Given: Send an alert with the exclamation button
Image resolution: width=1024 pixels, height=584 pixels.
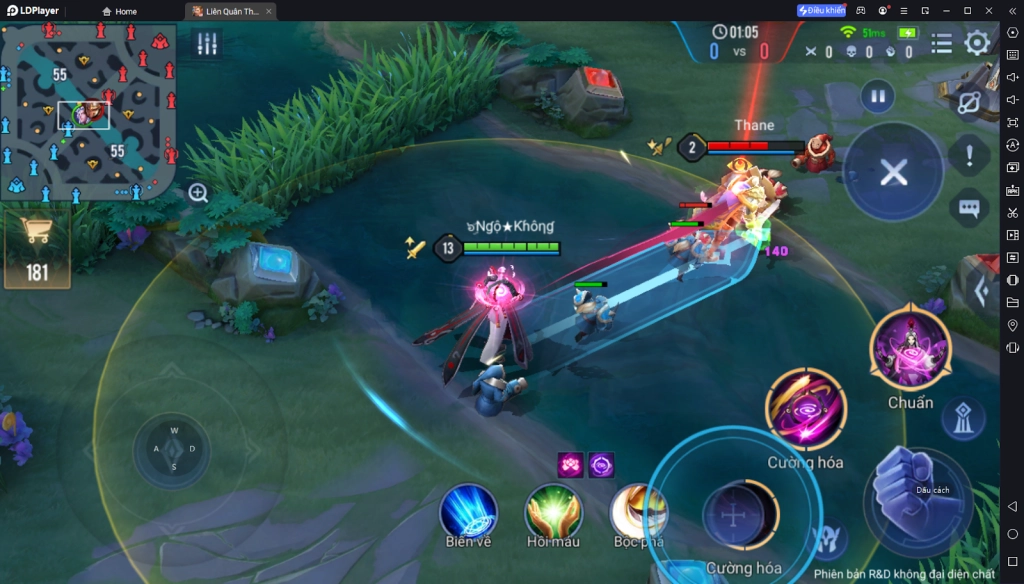Looking at the screenshot, I should click(x=969, y=154).
